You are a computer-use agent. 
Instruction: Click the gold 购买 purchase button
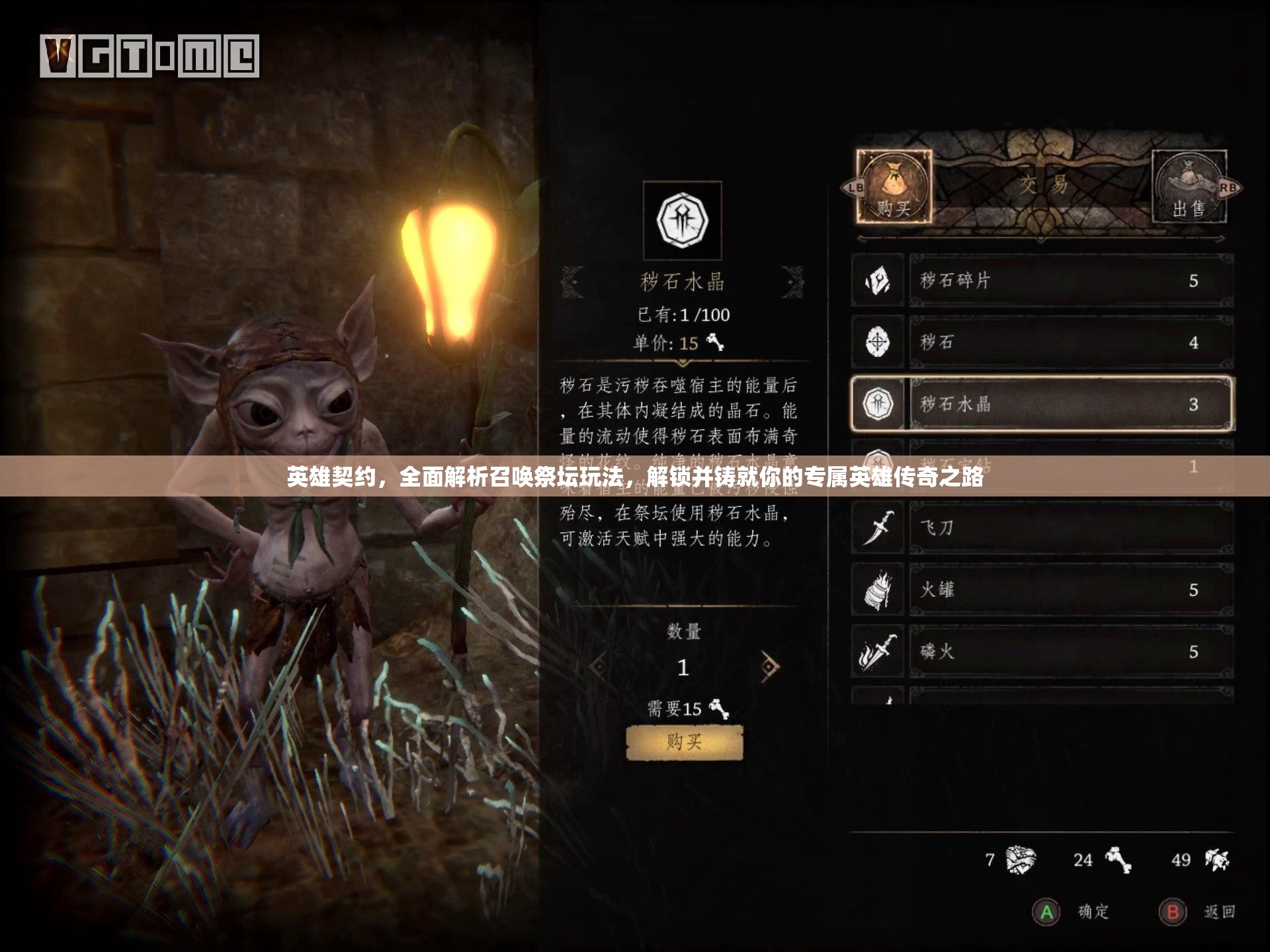tap(685, 742)
